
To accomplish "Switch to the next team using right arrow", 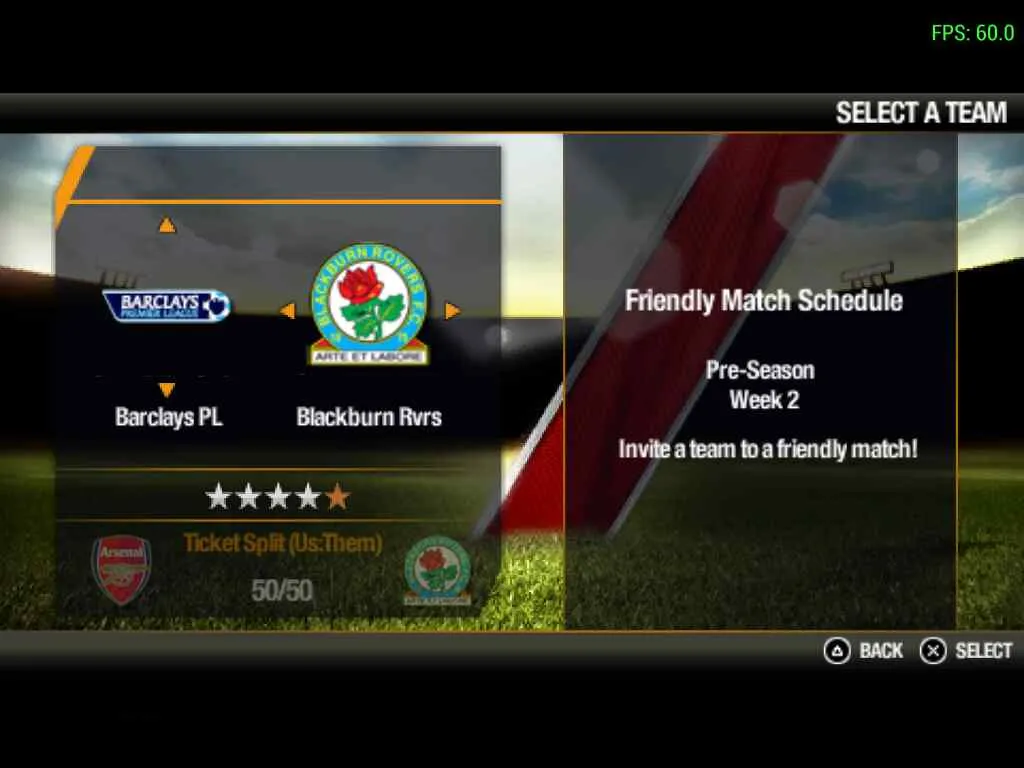I will pyautogui.click(x=452, y=311).
